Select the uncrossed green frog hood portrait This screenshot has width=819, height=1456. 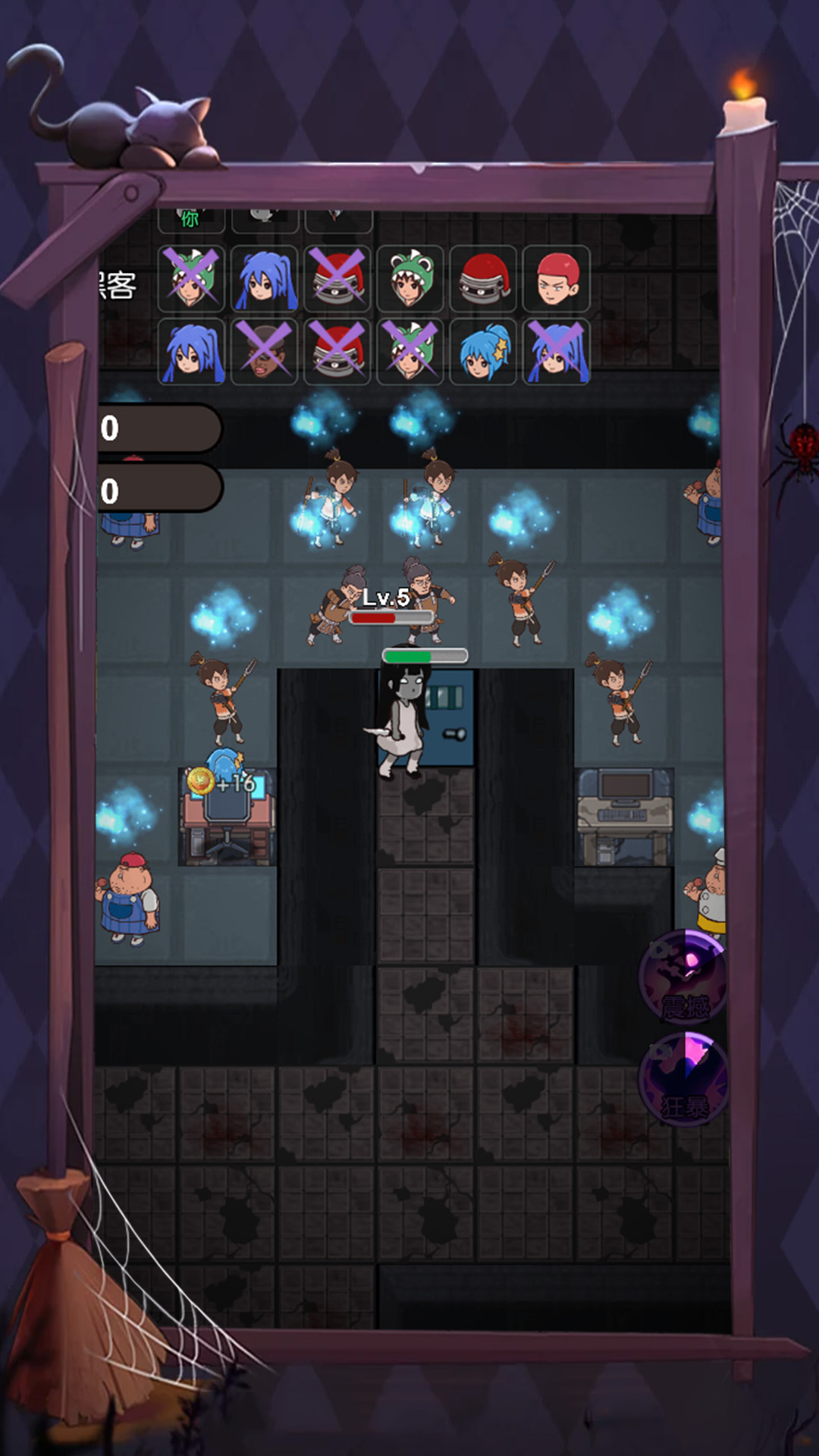pyautogui.click(x=410, y=279)
